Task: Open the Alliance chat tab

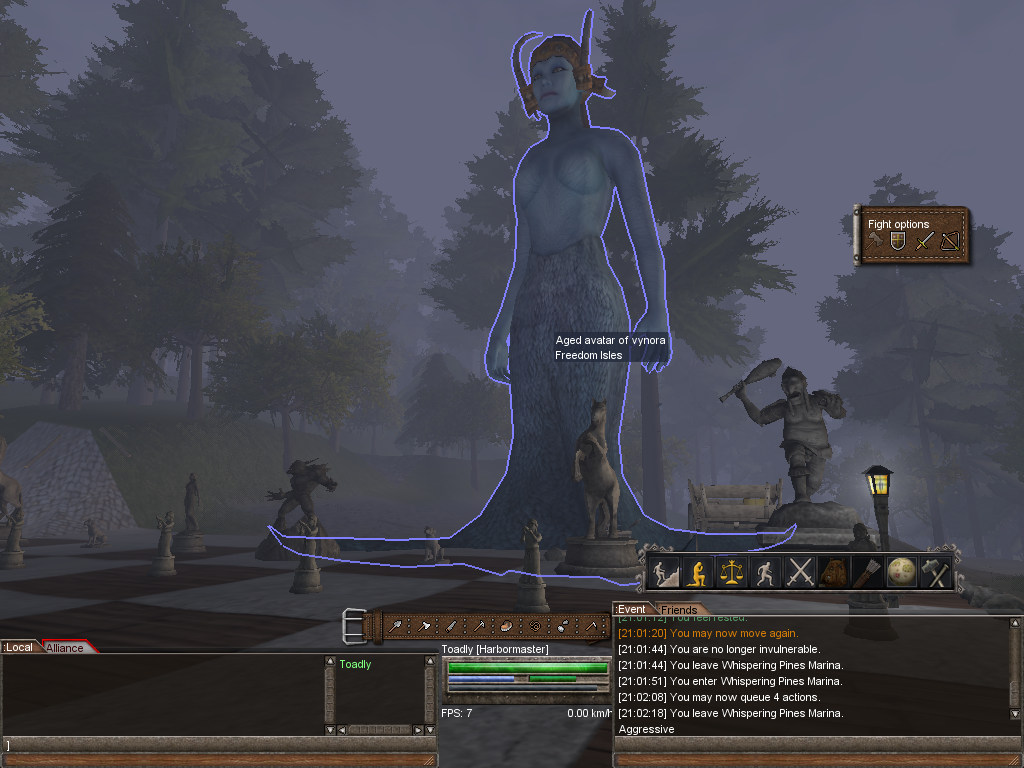Action: point(66,648)
